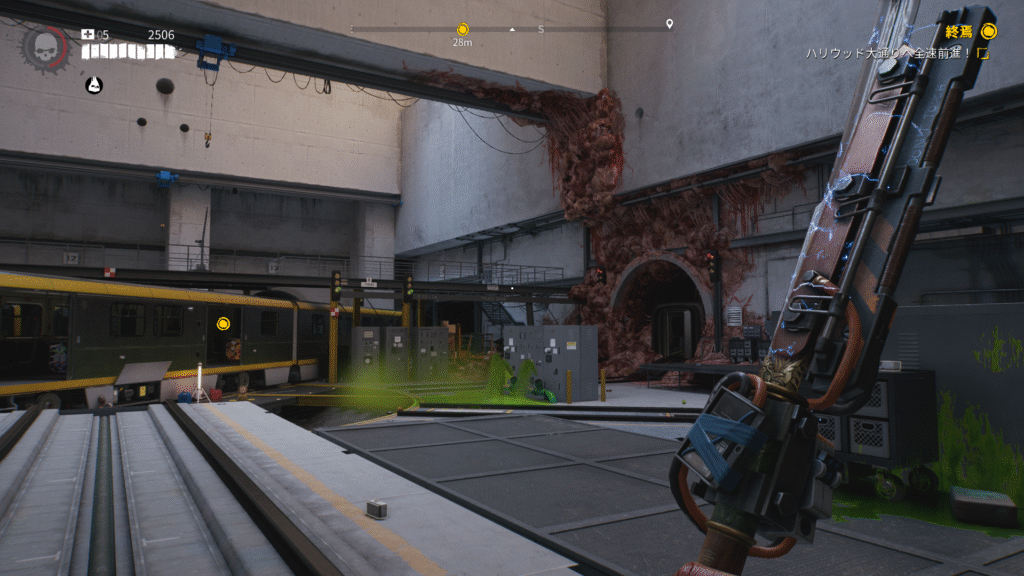Click the yellow waypoint marker on the train

coord(224,324)
